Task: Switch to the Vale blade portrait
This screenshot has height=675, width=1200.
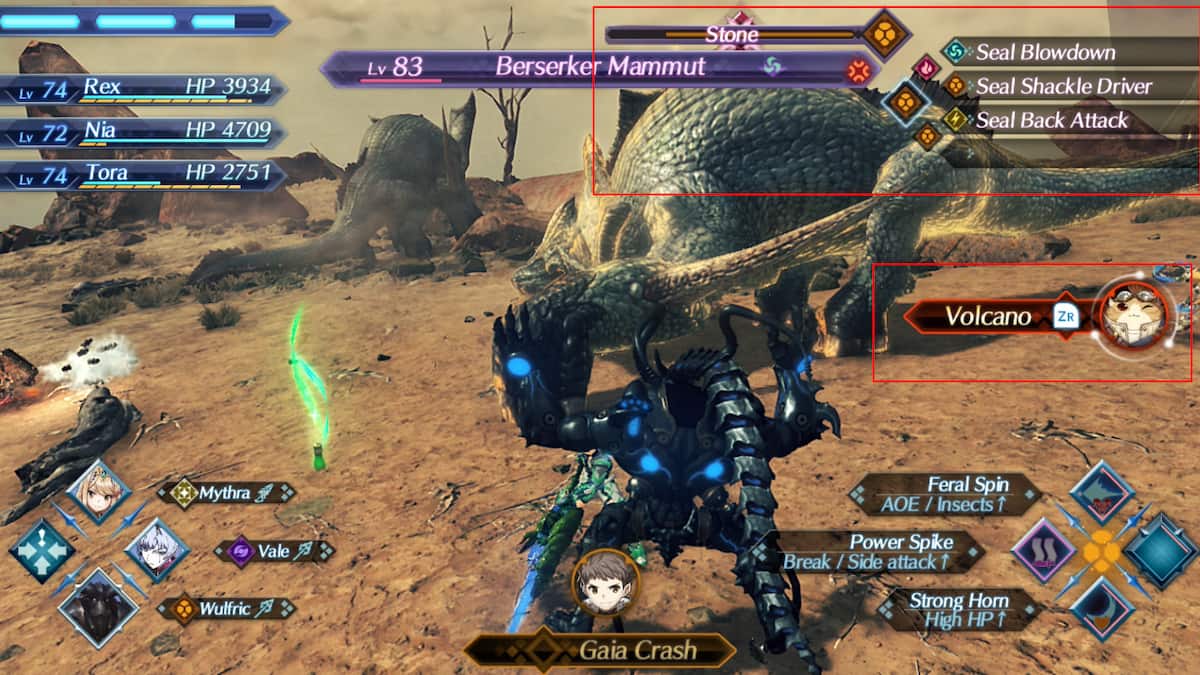Action: tap(157, 551)
